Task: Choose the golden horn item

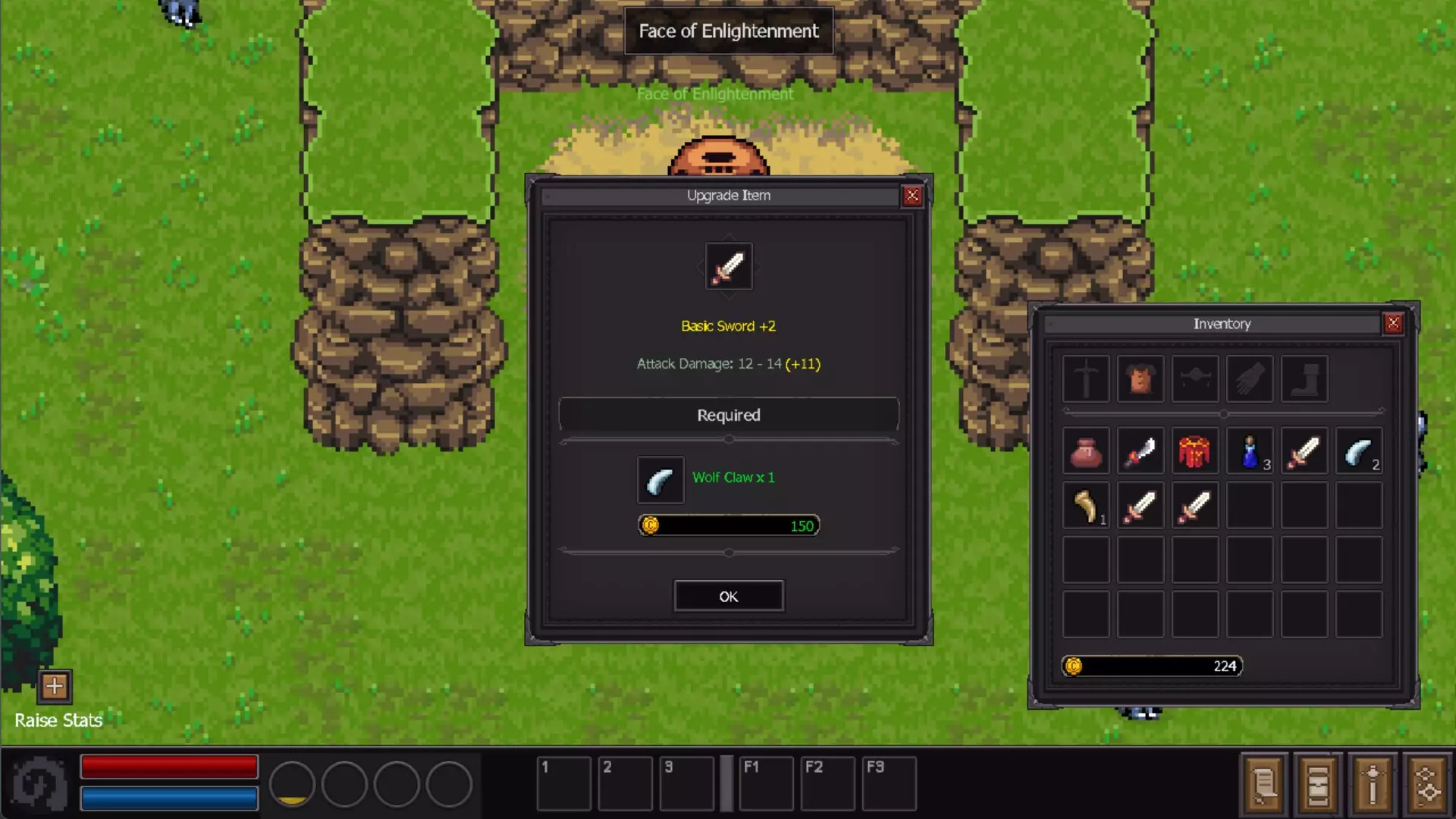Action: (1086, 507)
